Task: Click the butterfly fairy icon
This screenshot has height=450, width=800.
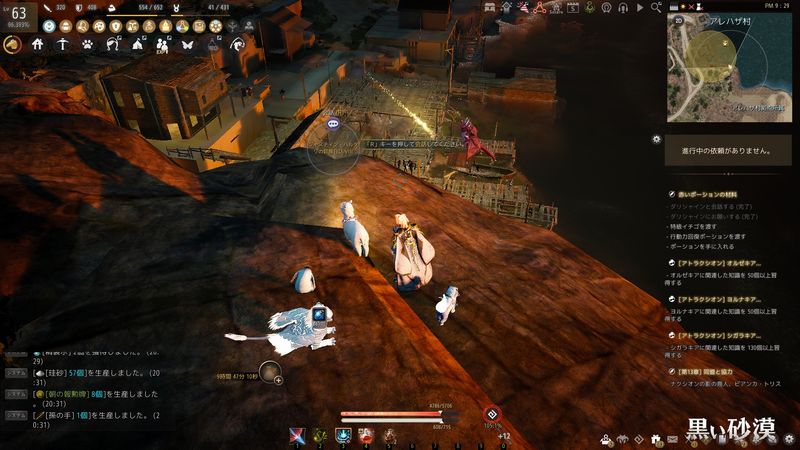Action: (x=186, y=44)
